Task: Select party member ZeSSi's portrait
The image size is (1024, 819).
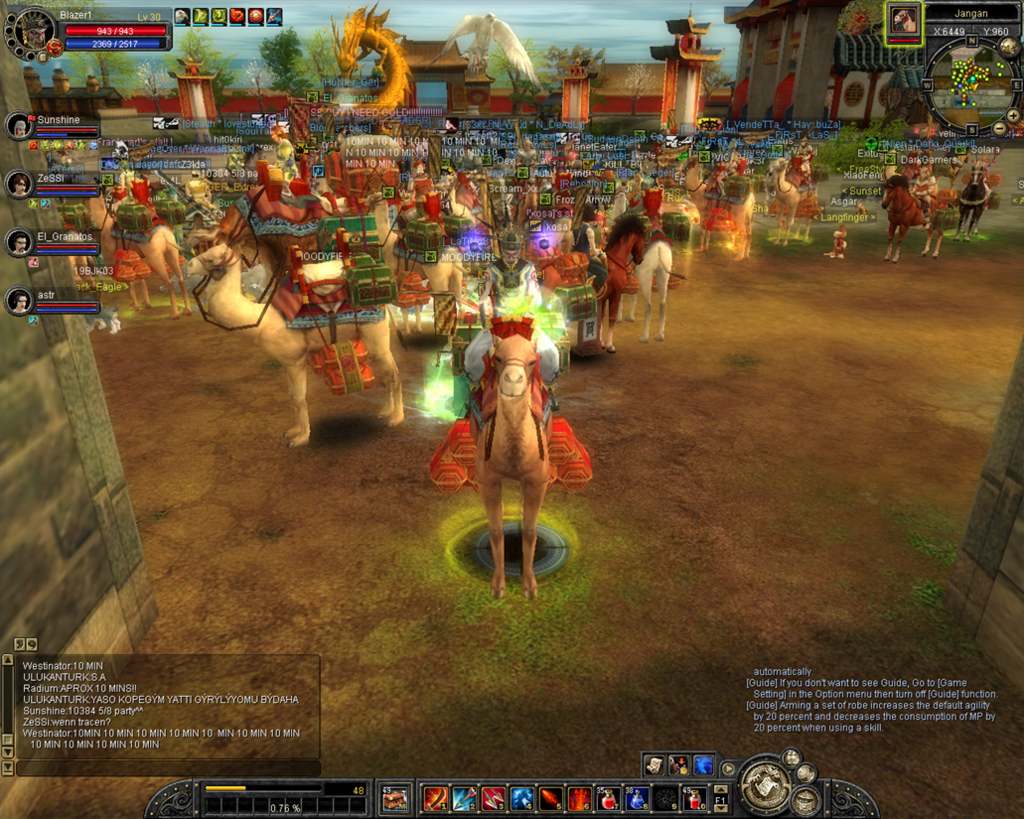Action: (x=19, y=184)
